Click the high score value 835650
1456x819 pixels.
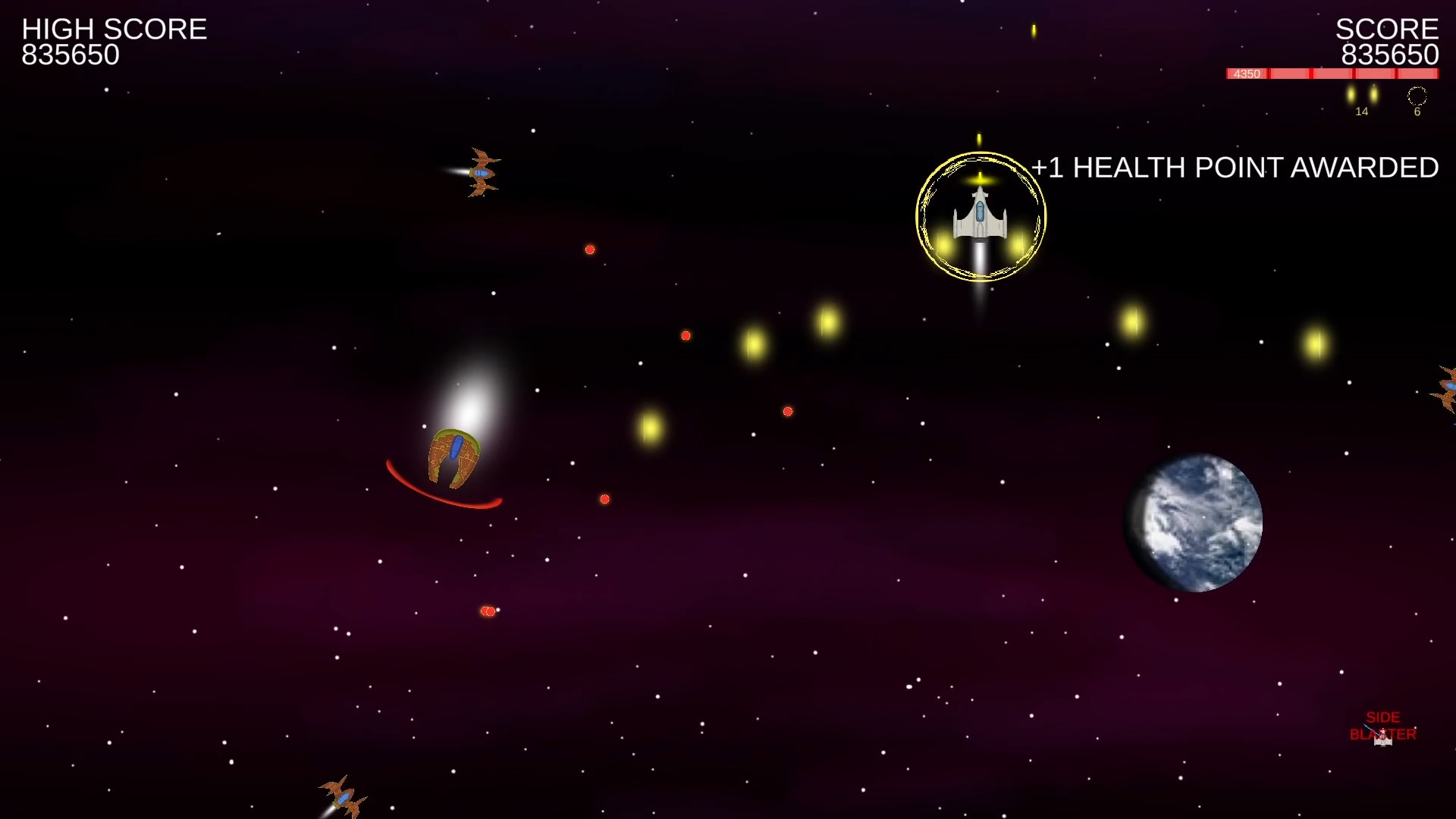click(x=70, y=55)
